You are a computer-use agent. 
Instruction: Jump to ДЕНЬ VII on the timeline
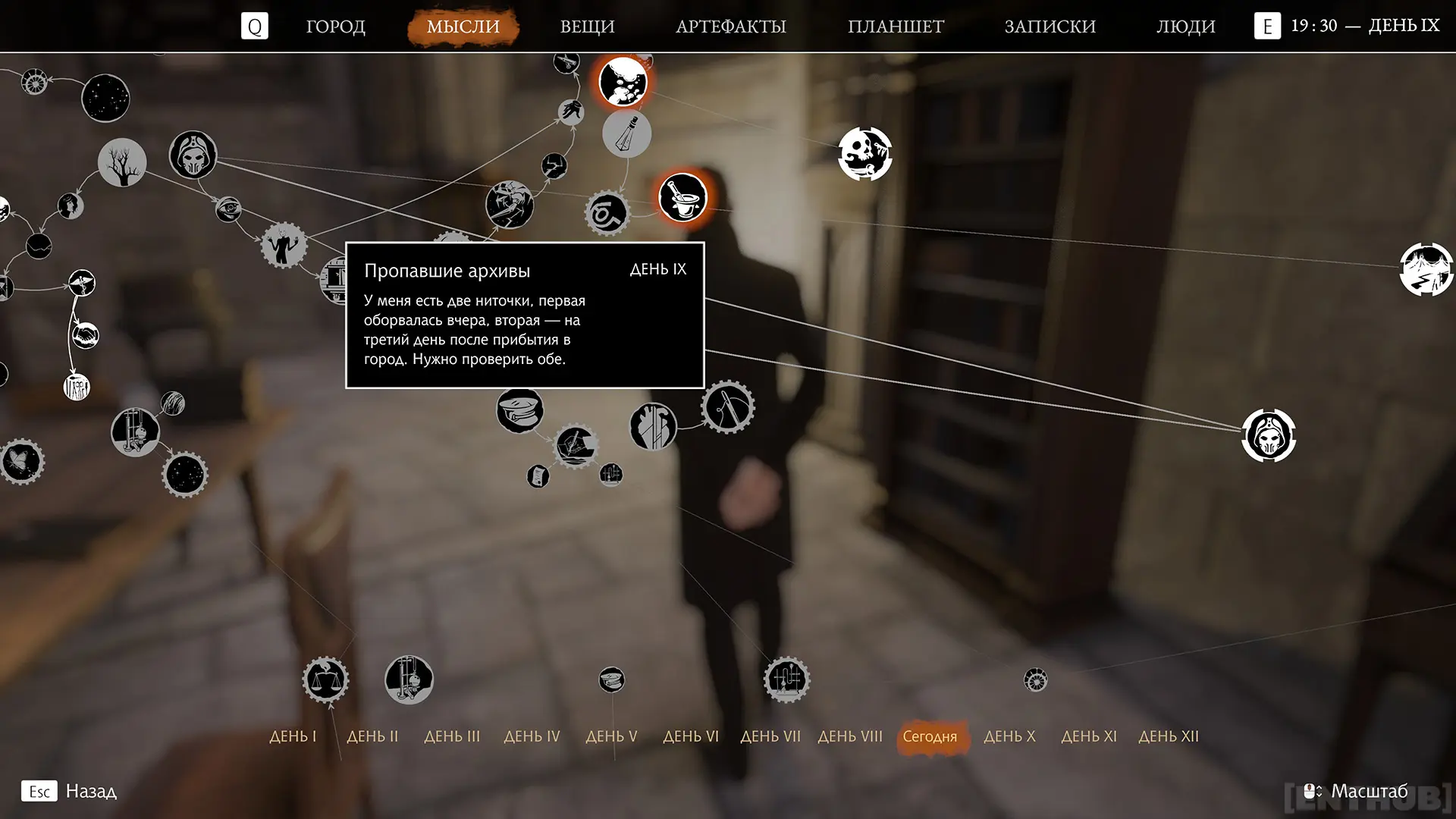point(770,736)
